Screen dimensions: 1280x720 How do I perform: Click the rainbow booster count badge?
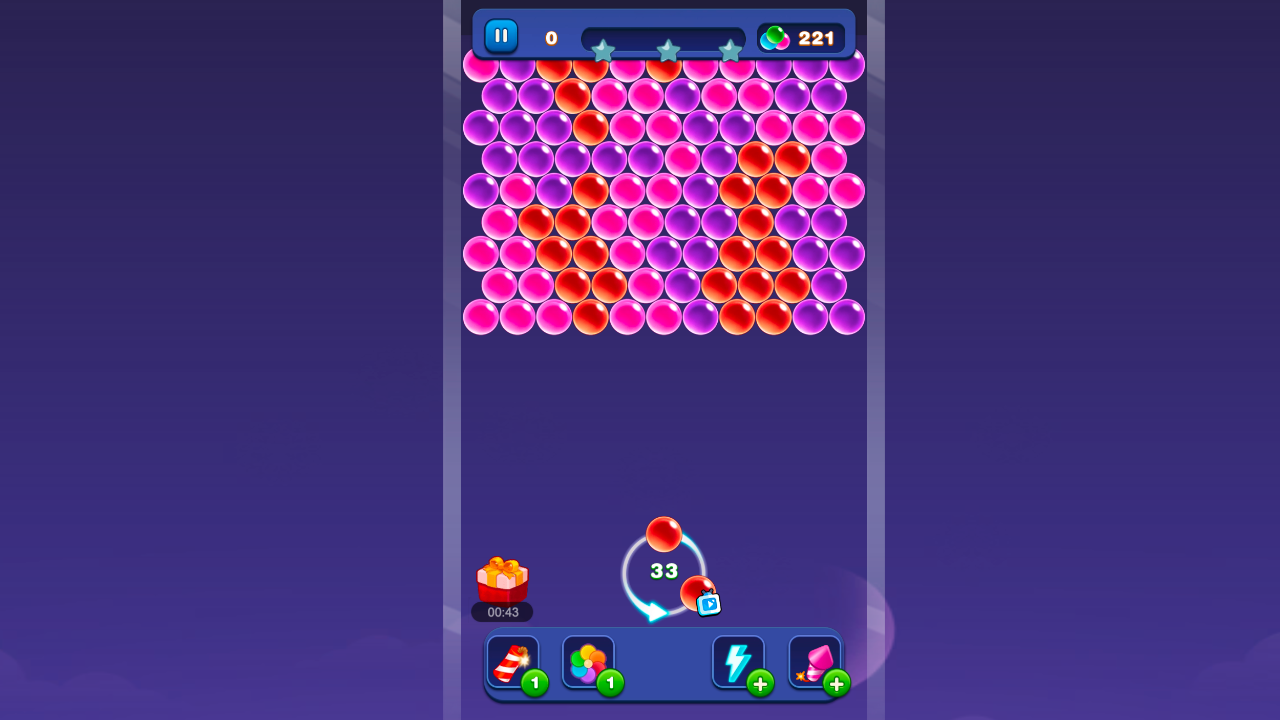coord(611,682)
